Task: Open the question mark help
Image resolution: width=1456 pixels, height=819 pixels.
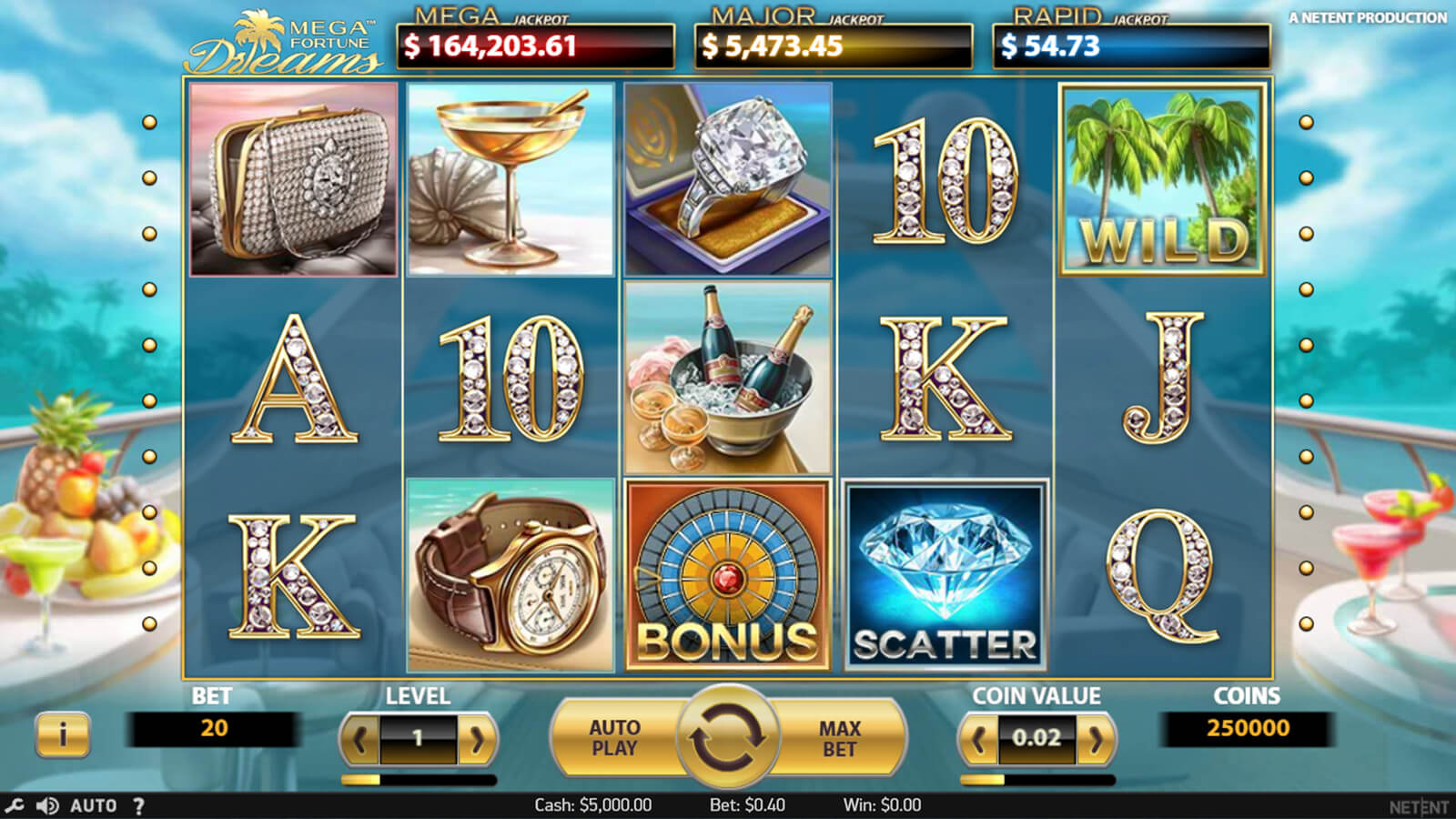Action: coord(138,805)
